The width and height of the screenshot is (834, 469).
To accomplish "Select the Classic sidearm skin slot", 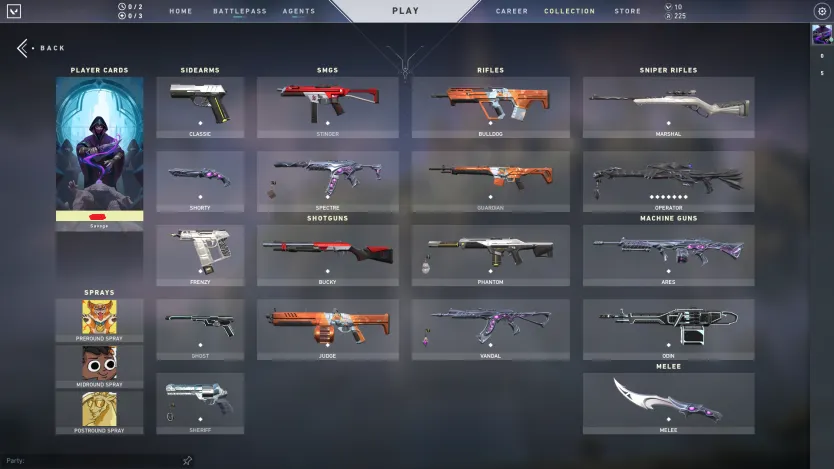I will [x=200, y=107].
